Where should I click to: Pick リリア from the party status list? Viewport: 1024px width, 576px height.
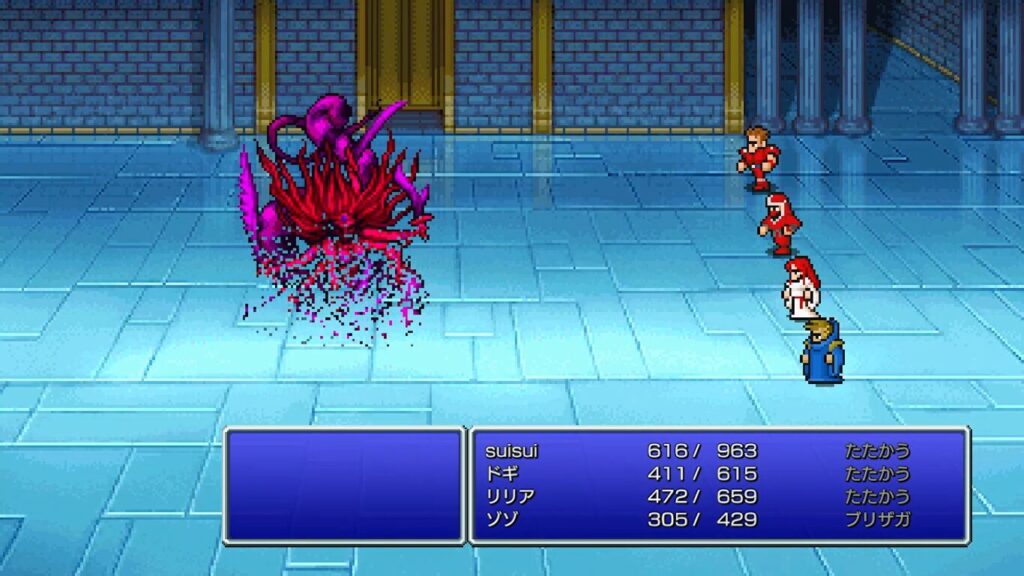click(x=508, y=497)
